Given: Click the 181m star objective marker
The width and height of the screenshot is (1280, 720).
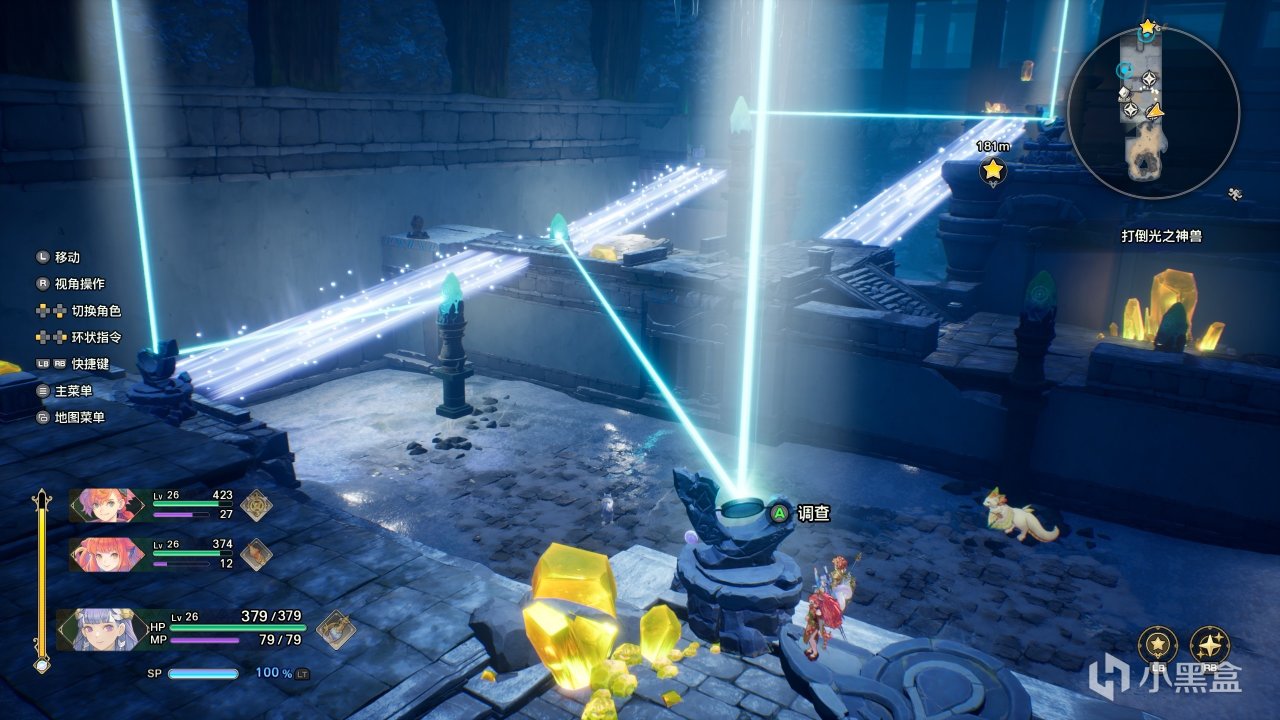Looking at the screenshot, I should coord(992,170).
